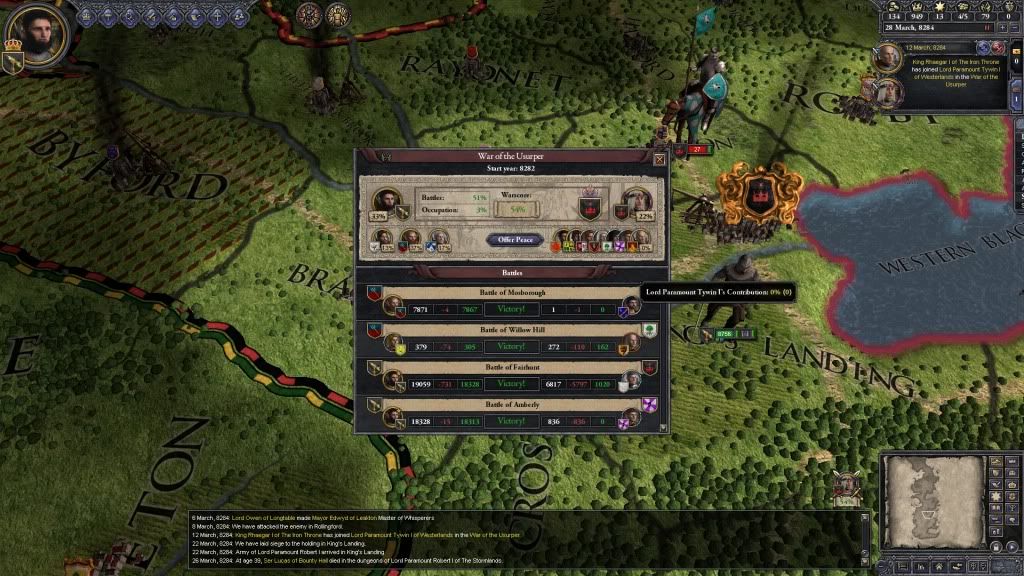Open the player ruler portrait
The height and width of the screenshot is (576, 1024).
point(38,36)
